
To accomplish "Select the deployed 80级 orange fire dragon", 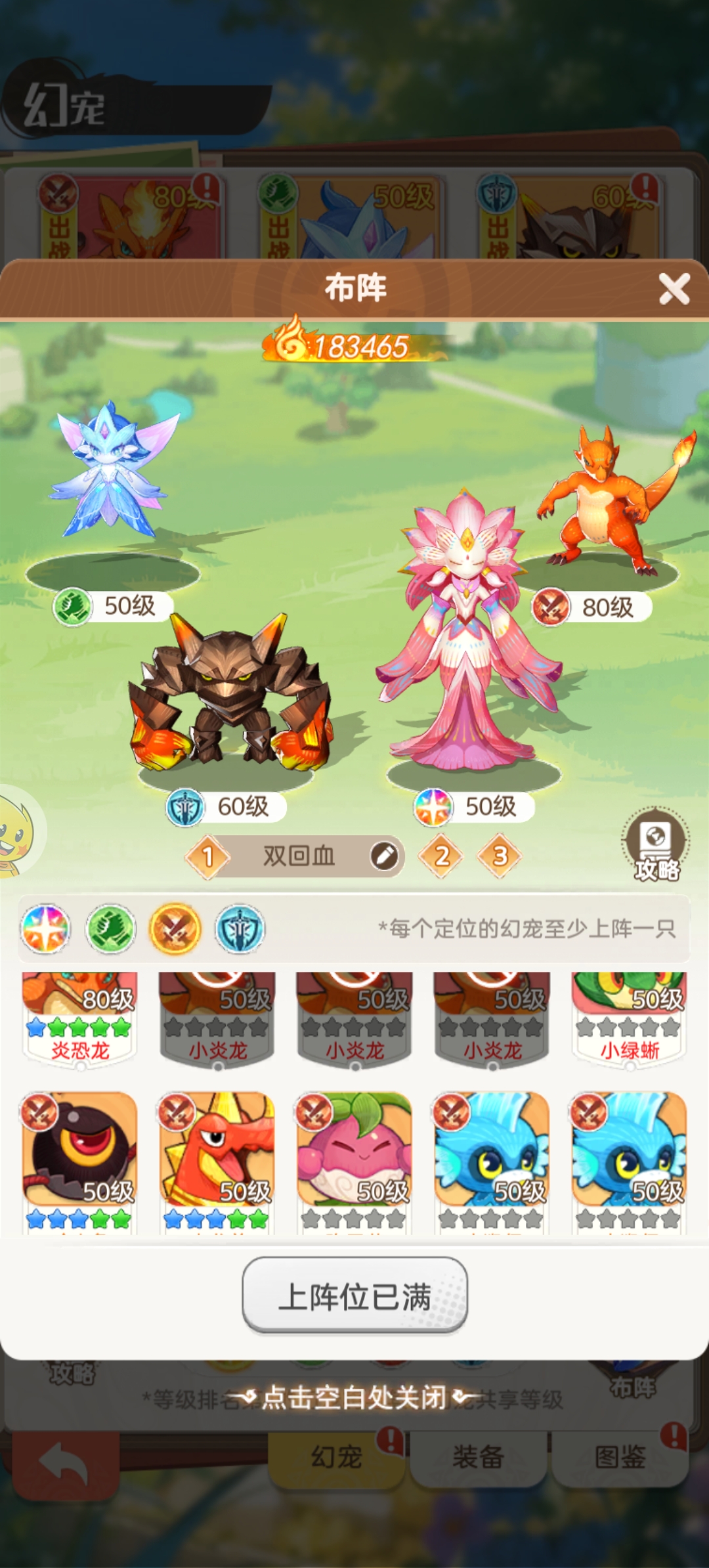I will [607, 506].
